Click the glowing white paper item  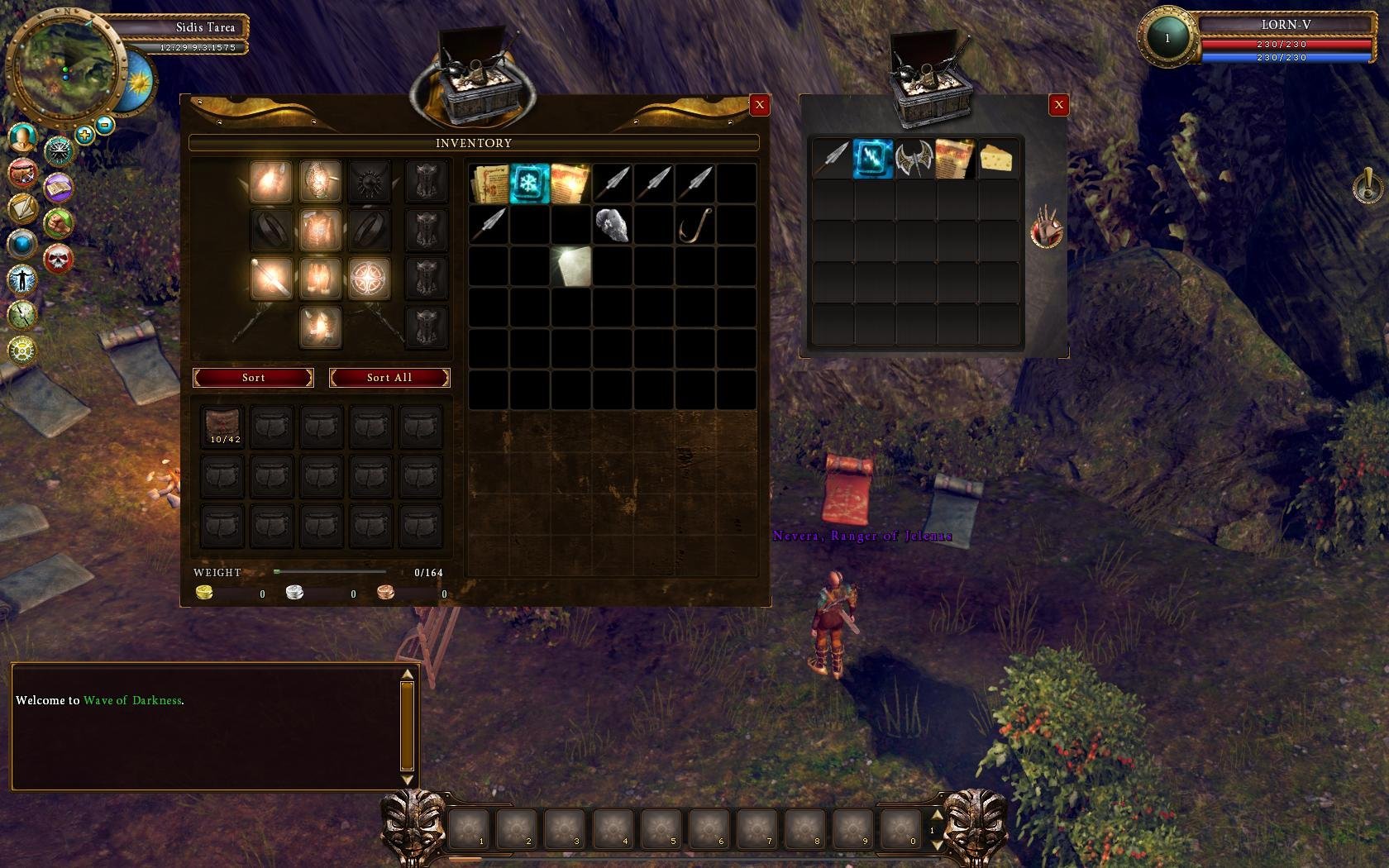pos(571,267)
